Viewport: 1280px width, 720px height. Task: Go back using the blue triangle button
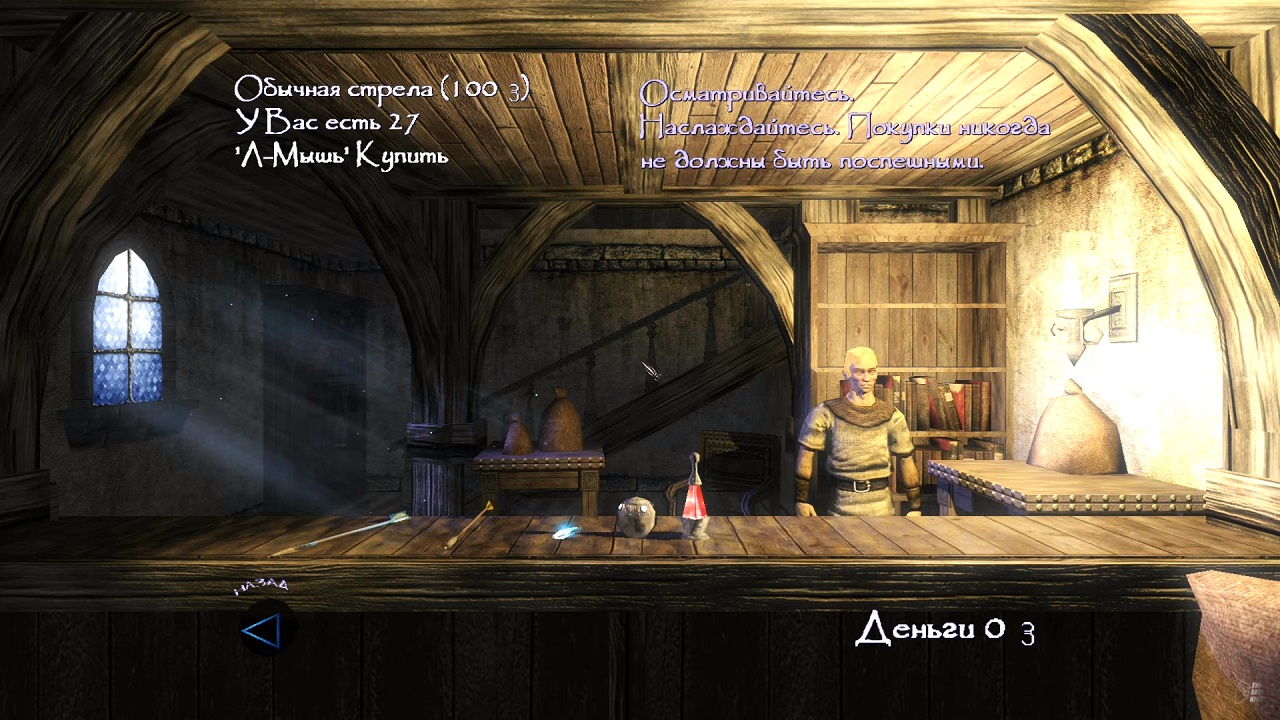tap(263, 630)
